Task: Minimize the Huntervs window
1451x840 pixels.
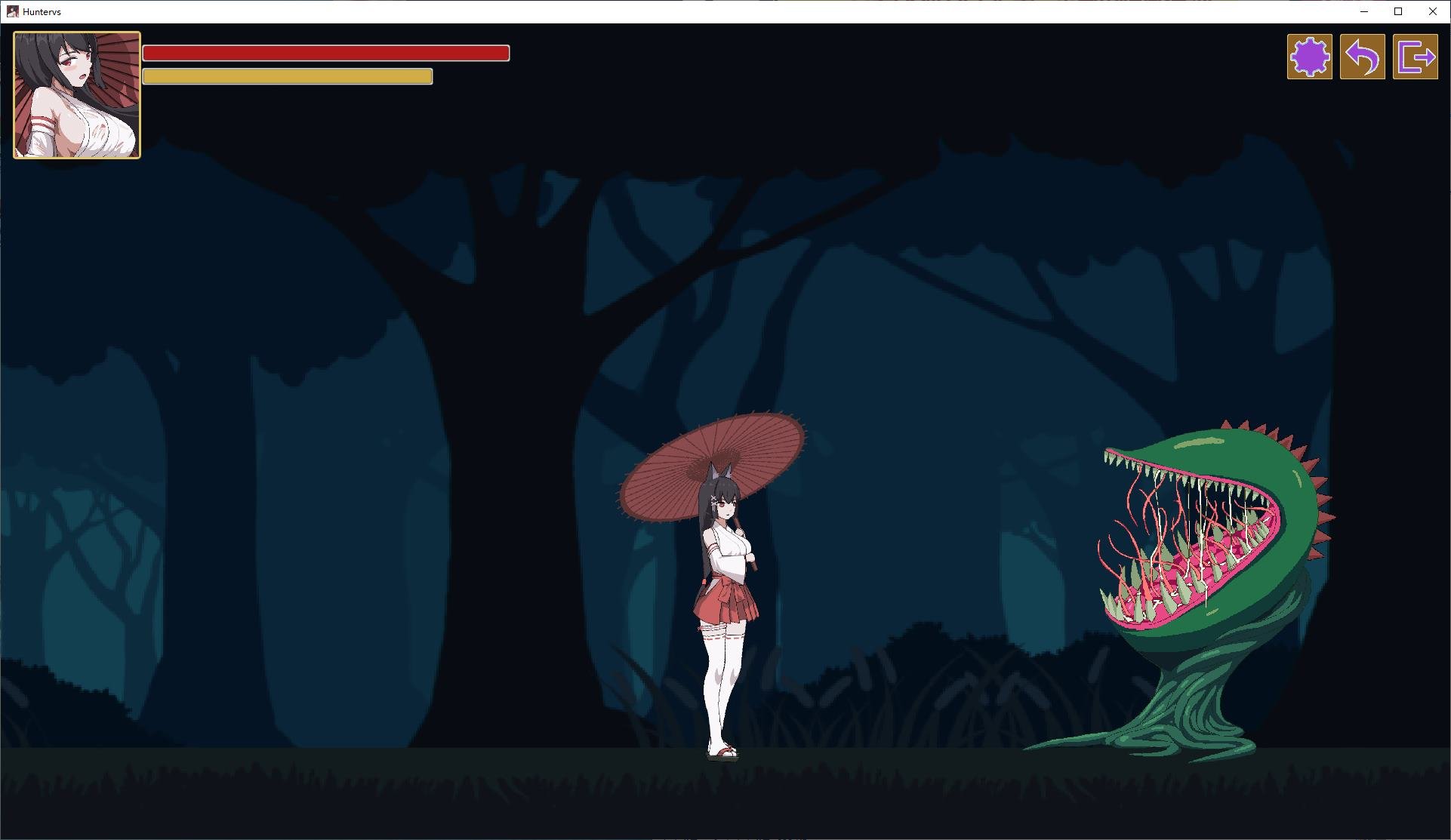Action: [1363, 11]
